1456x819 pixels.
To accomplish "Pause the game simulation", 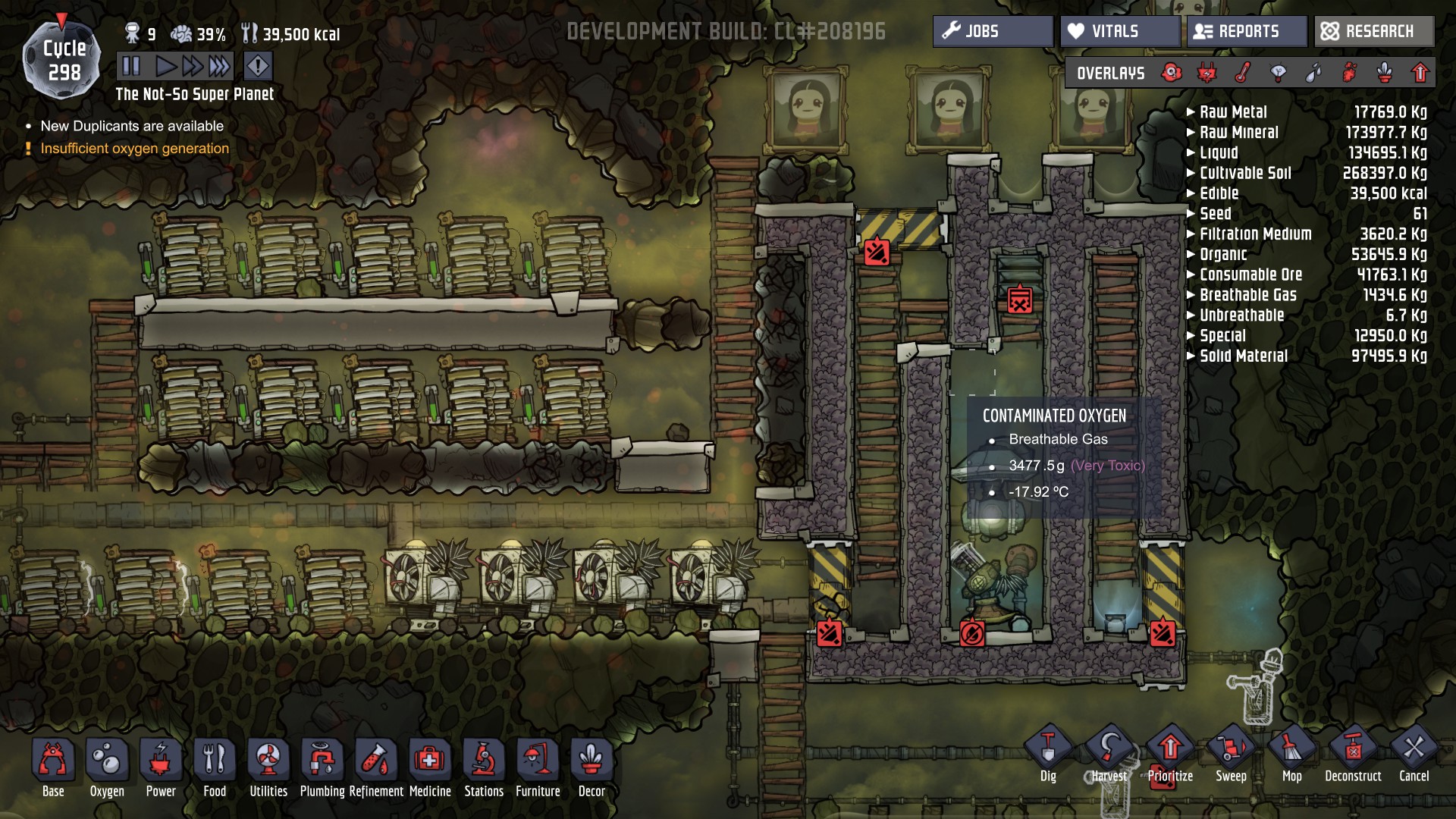I will pos(131,67).
